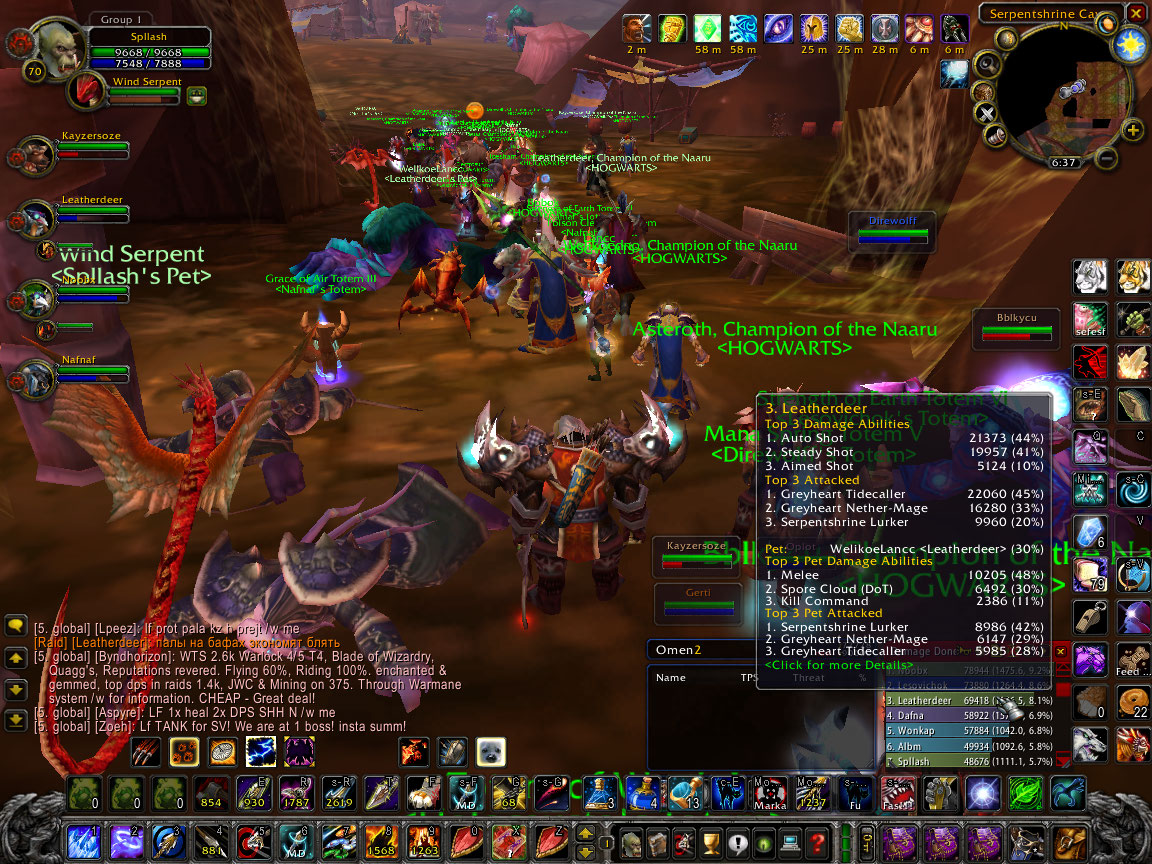The width and height of the screenshot is (1152, 864).
Task: Click the sun day/night indicator on the minimap
Action: tap(1131, 44)
